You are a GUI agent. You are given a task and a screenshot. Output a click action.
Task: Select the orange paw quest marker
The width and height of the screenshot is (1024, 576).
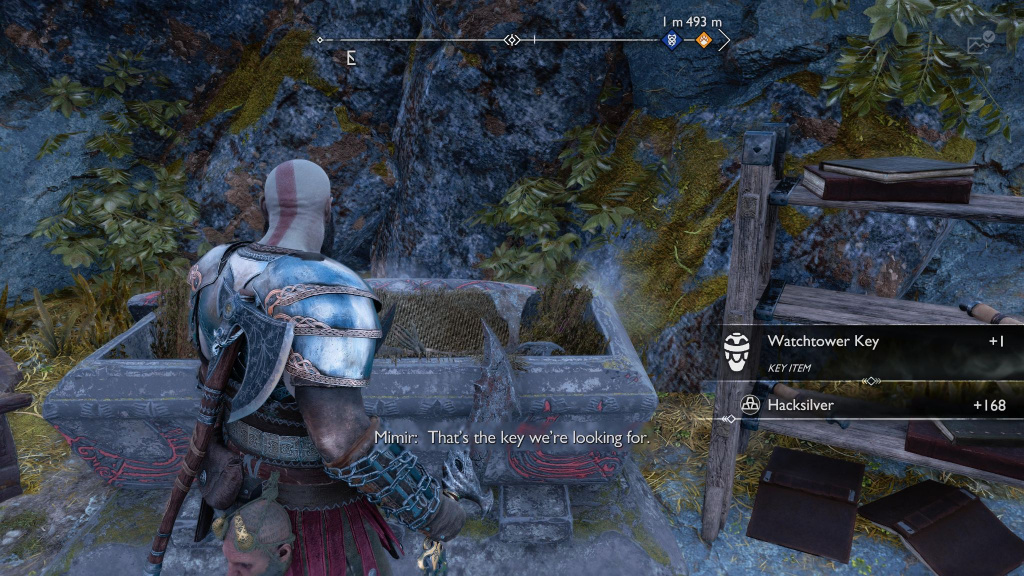point(703,41)
